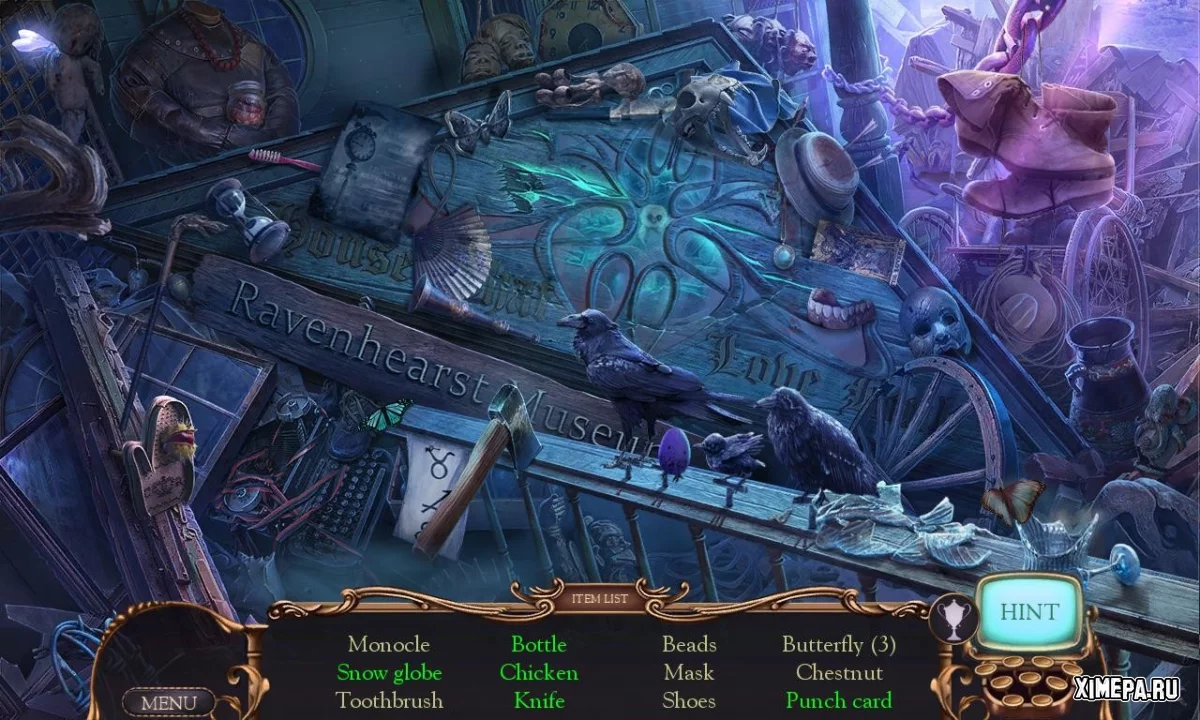
Task: Choose the Knife list entry
Action: 539,700
